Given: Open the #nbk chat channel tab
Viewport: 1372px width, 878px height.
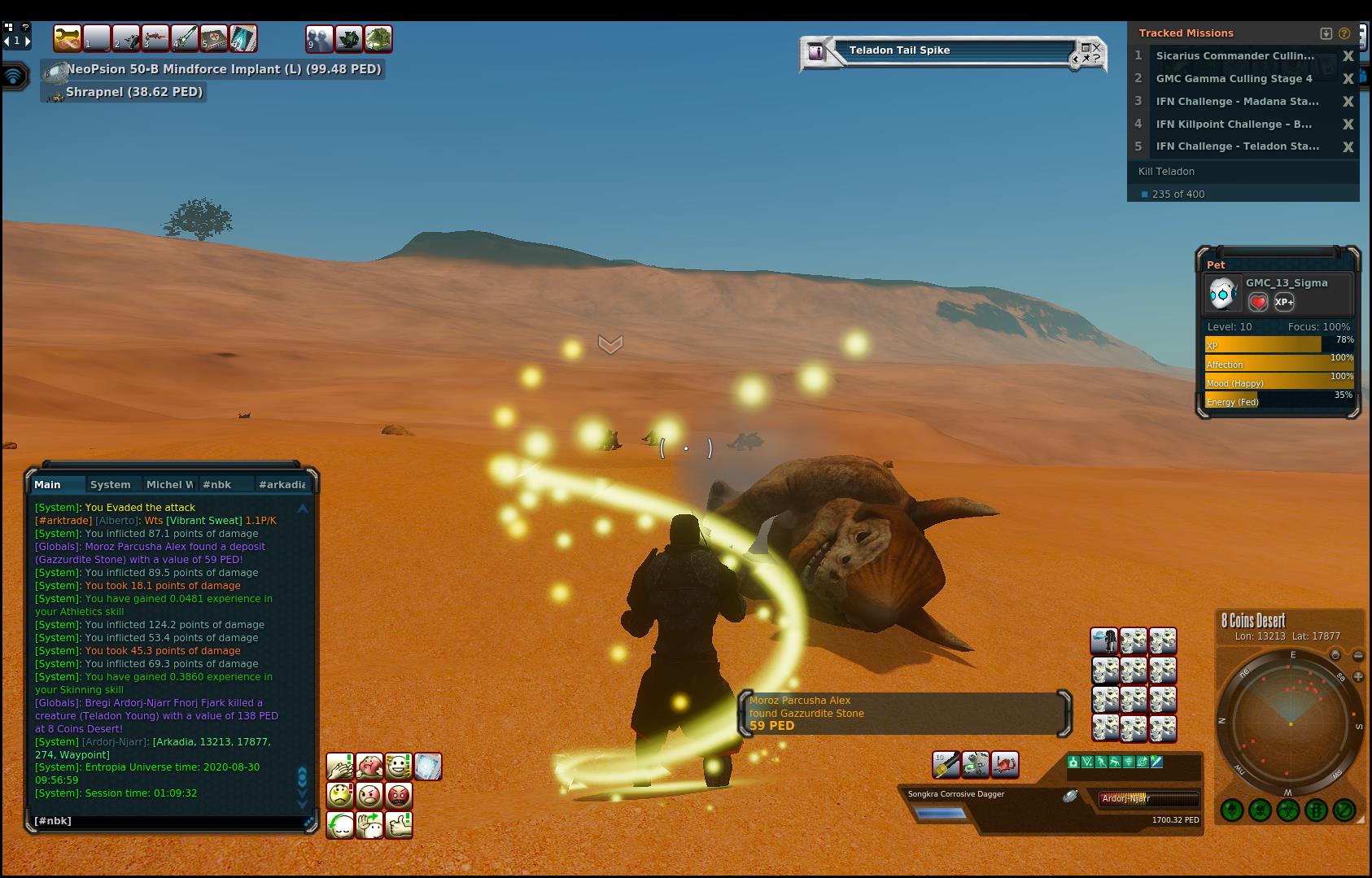Looking at the screenshot, I should pyautogui.click(x=216, y=484).
